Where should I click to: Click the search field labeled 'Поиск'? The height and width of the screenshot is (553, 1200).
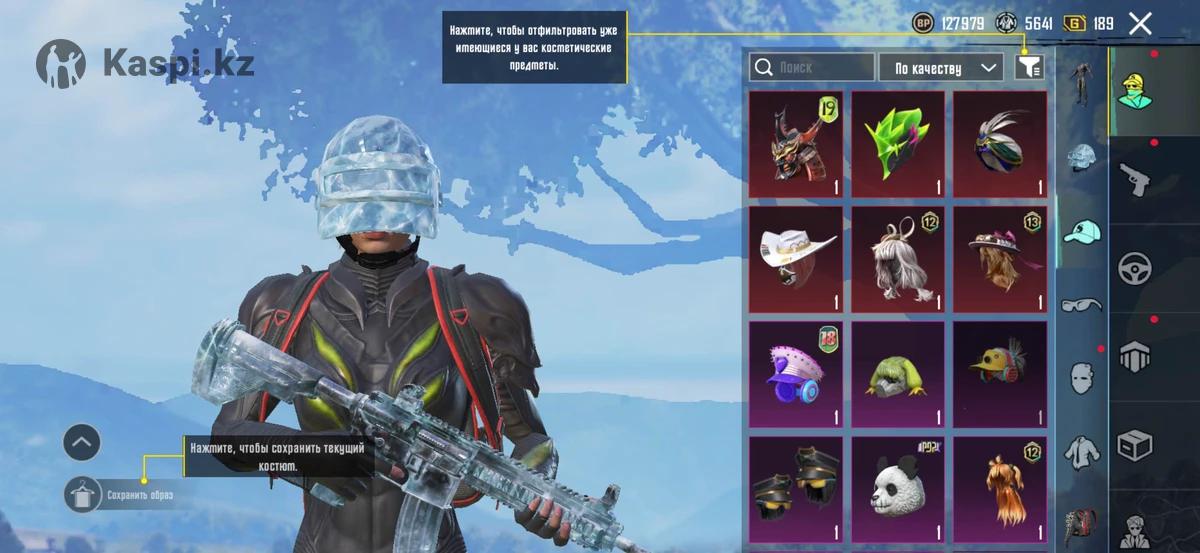(812, 68)
